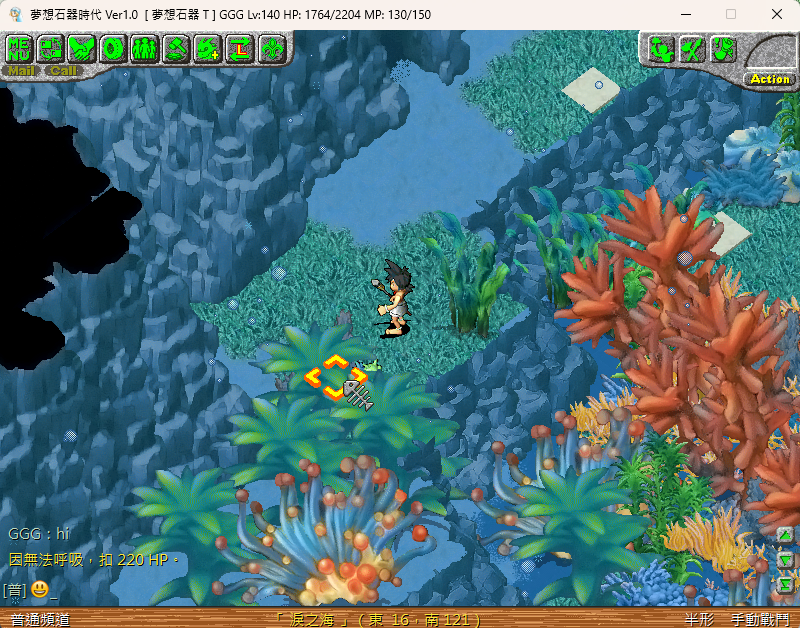Open the Mail button
This screenshot has width=800, height=628.
tap(21, 71)
